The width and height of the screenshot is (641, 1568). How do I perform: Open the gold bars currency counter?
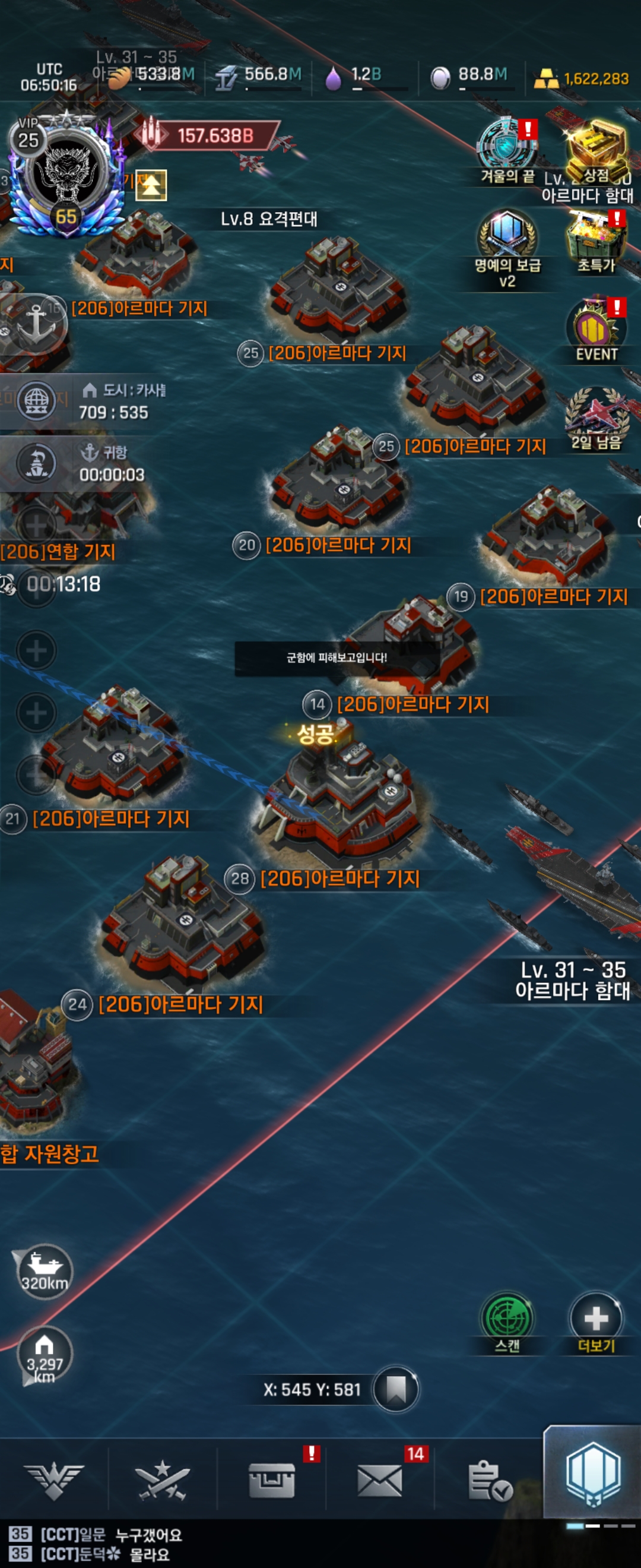[581, 79]
